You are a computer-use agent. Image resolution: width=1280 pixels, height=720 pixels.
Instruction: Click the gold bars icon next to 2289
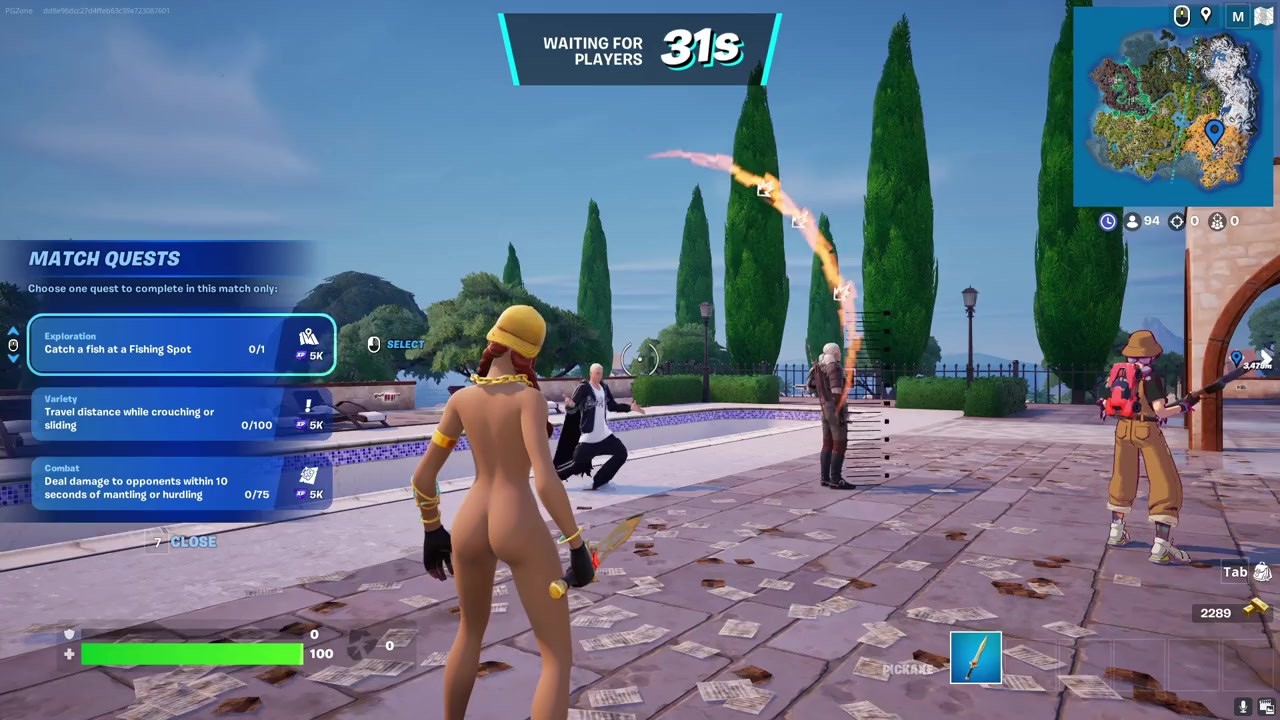(x=1255, y=609)
